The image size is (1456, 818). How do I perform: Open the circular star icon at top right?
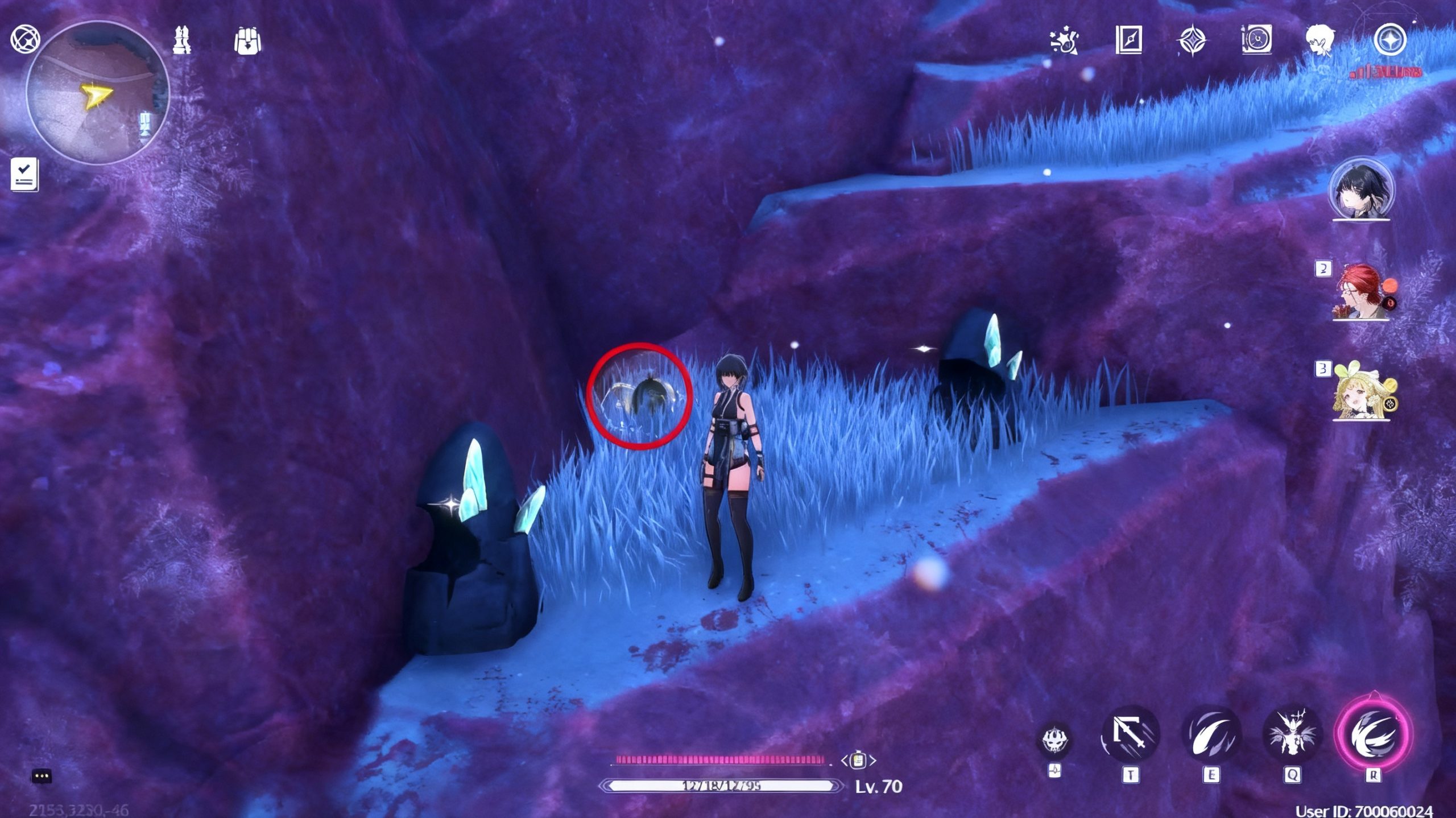point(1389,40)
